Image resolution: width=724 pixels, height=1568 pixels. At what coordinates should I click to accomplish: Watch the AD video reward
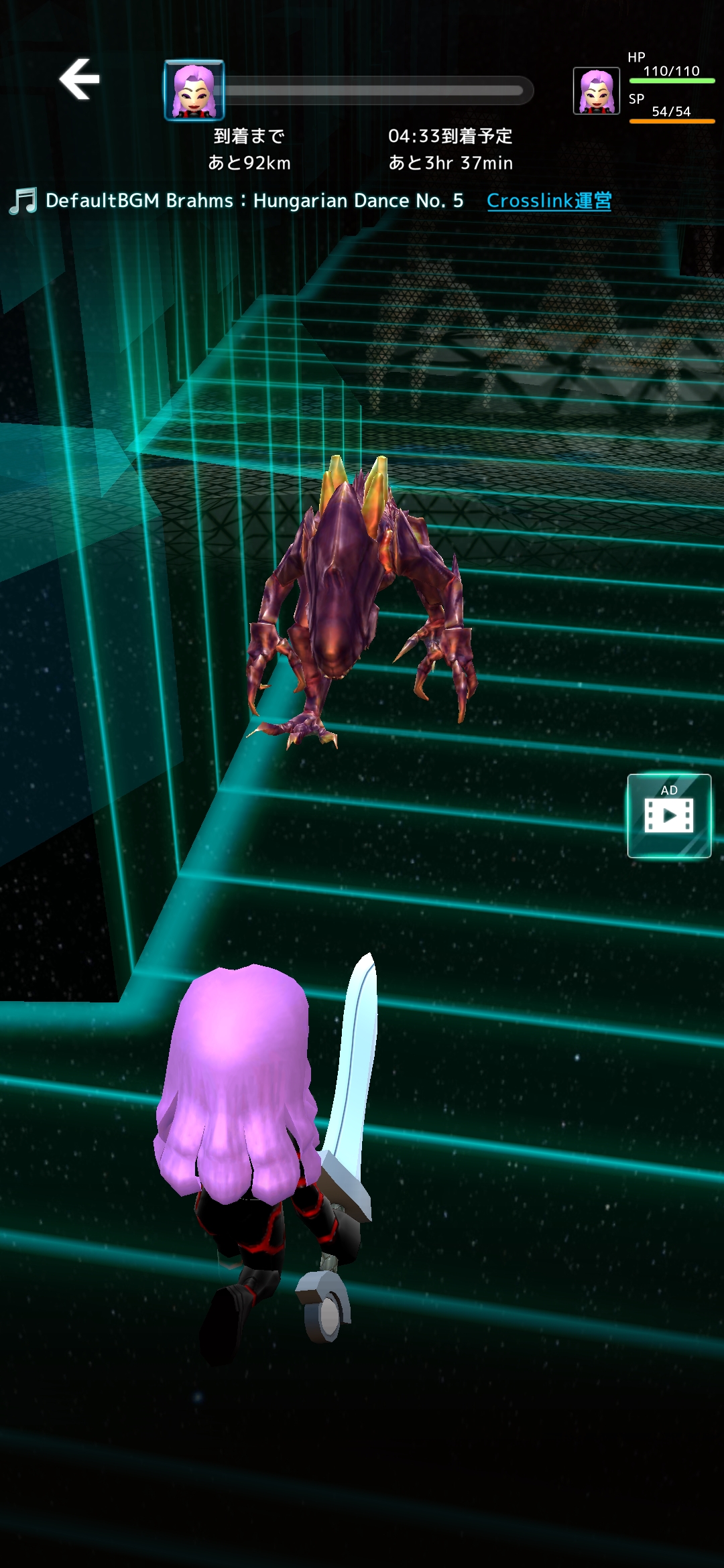coord(668,815)
